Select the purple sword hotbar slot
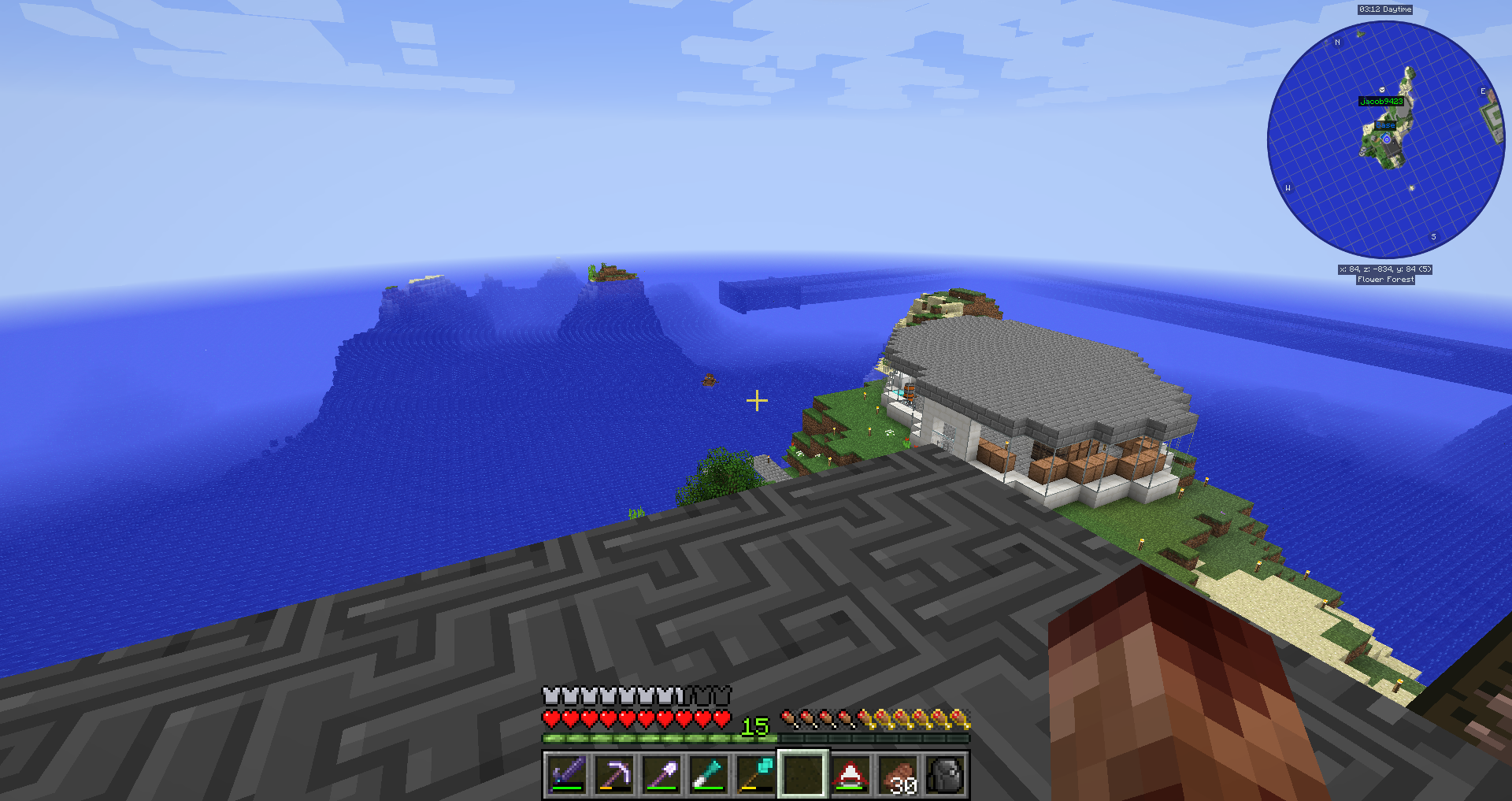This screenshot has width=1512, height=801. click(x=567, y=774)
